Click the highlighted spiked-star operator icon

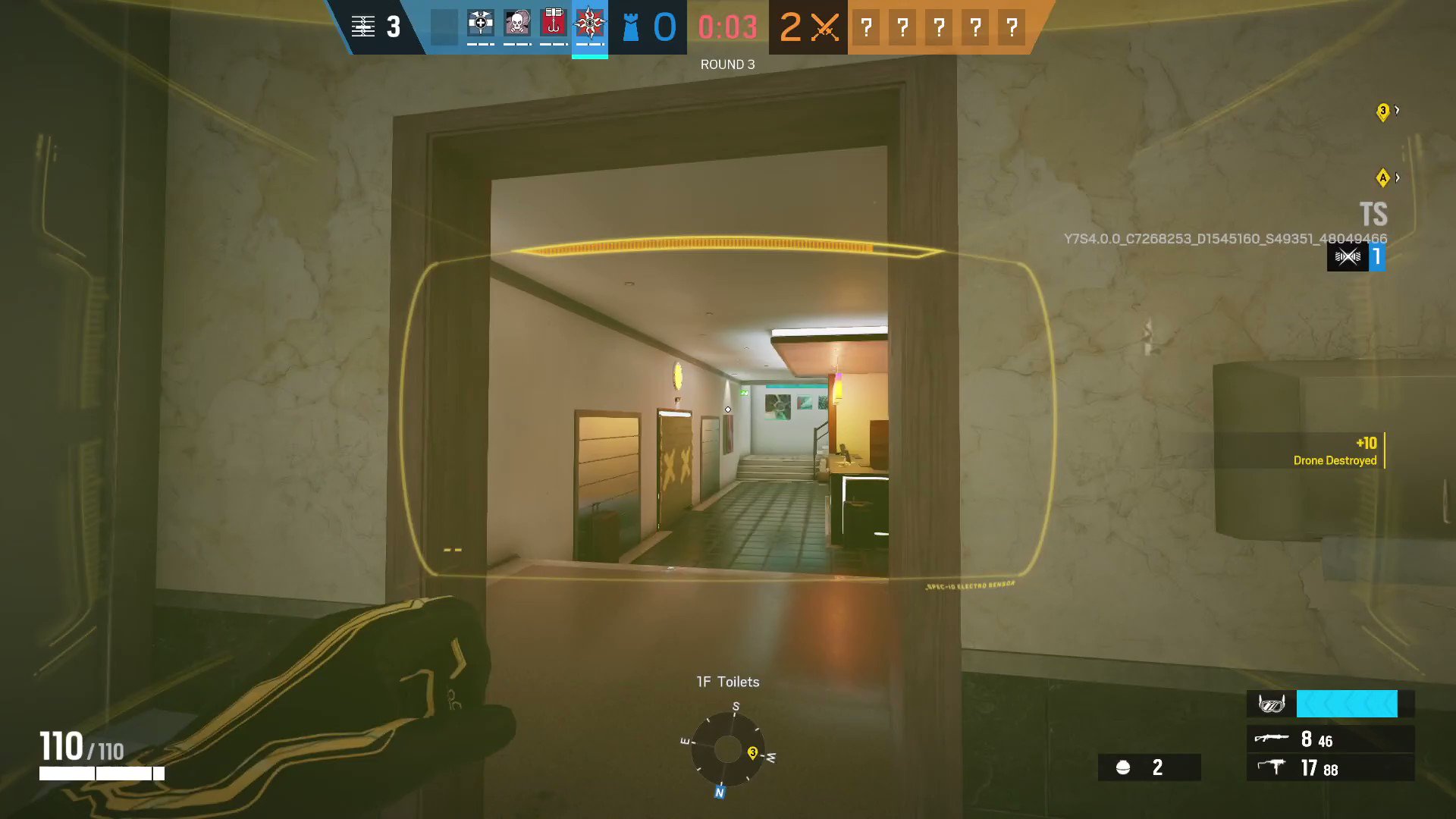[590, 25]
